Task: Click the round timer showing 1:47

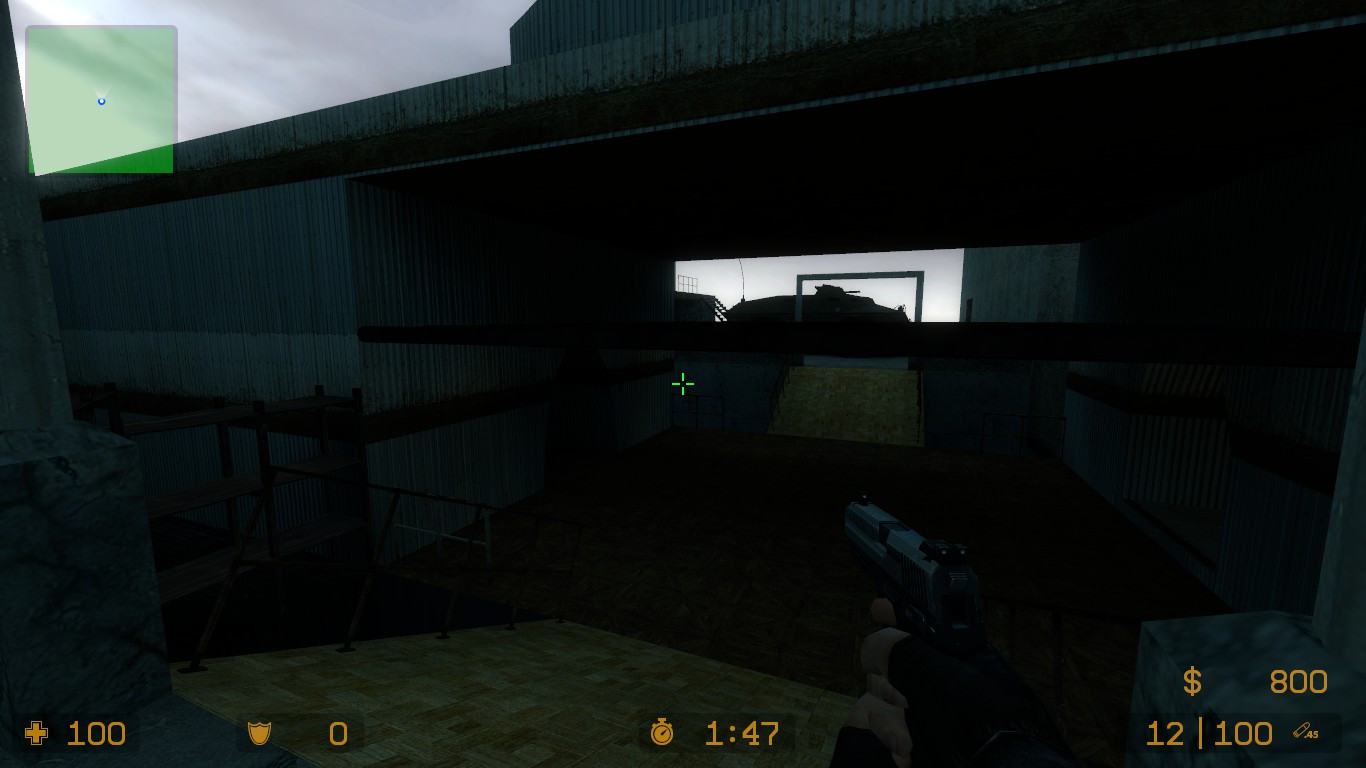Action: 740,735
